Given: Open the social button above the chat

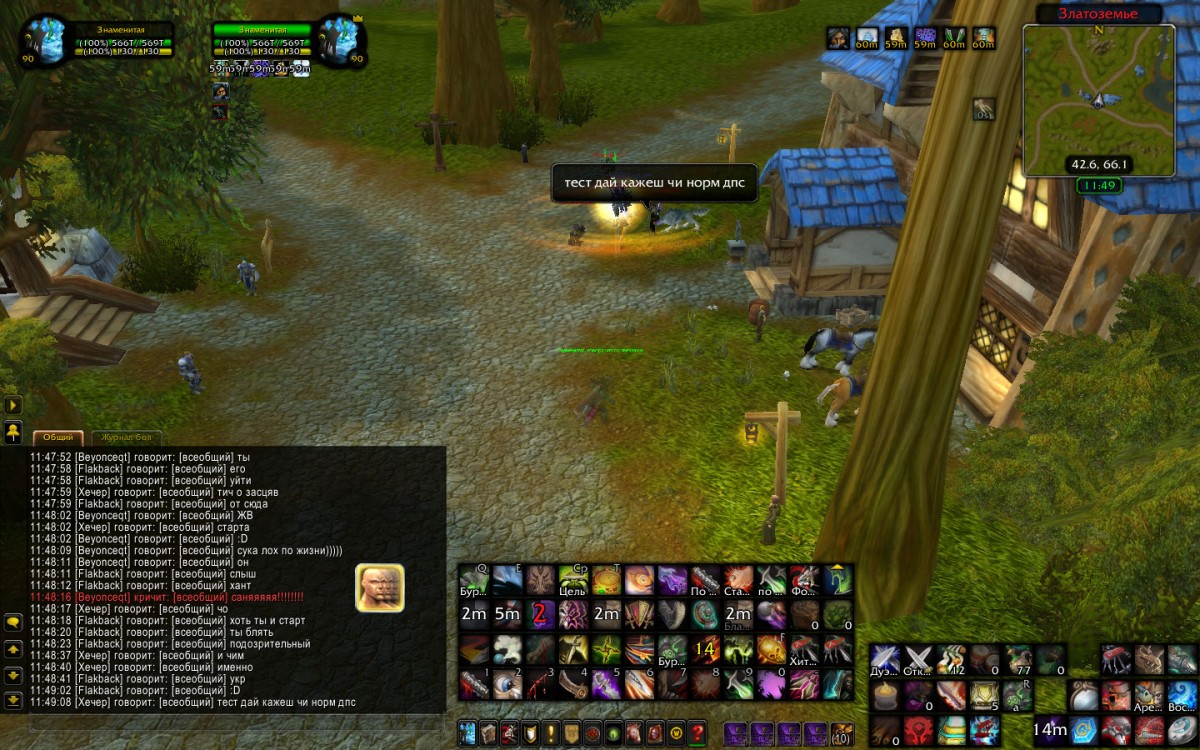Looking at the screenshot, I should (13, 432).
